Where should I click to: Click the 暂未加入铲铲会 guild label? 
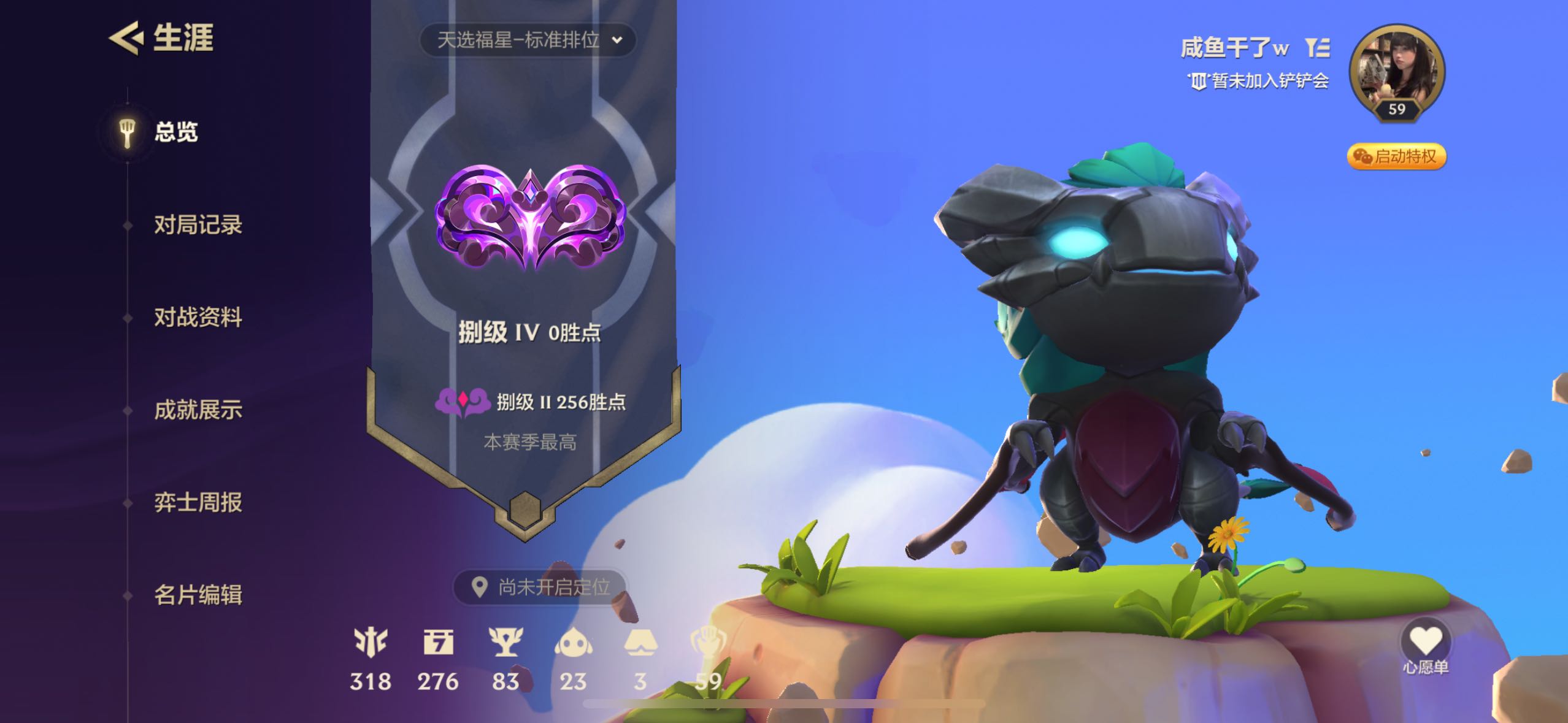(1259, 81)
